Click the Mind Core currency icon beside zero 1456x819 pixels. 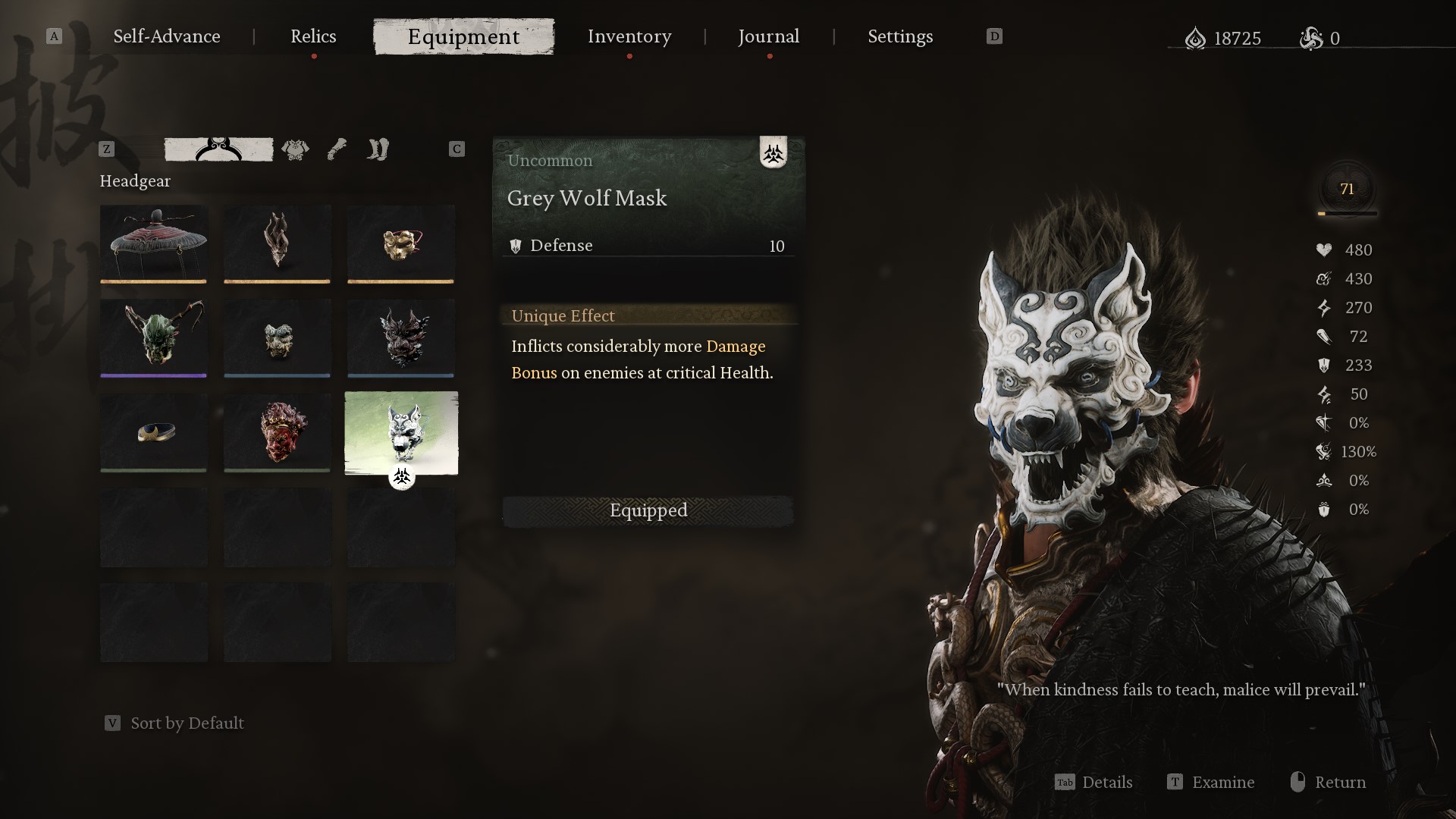coord(1312,39)
